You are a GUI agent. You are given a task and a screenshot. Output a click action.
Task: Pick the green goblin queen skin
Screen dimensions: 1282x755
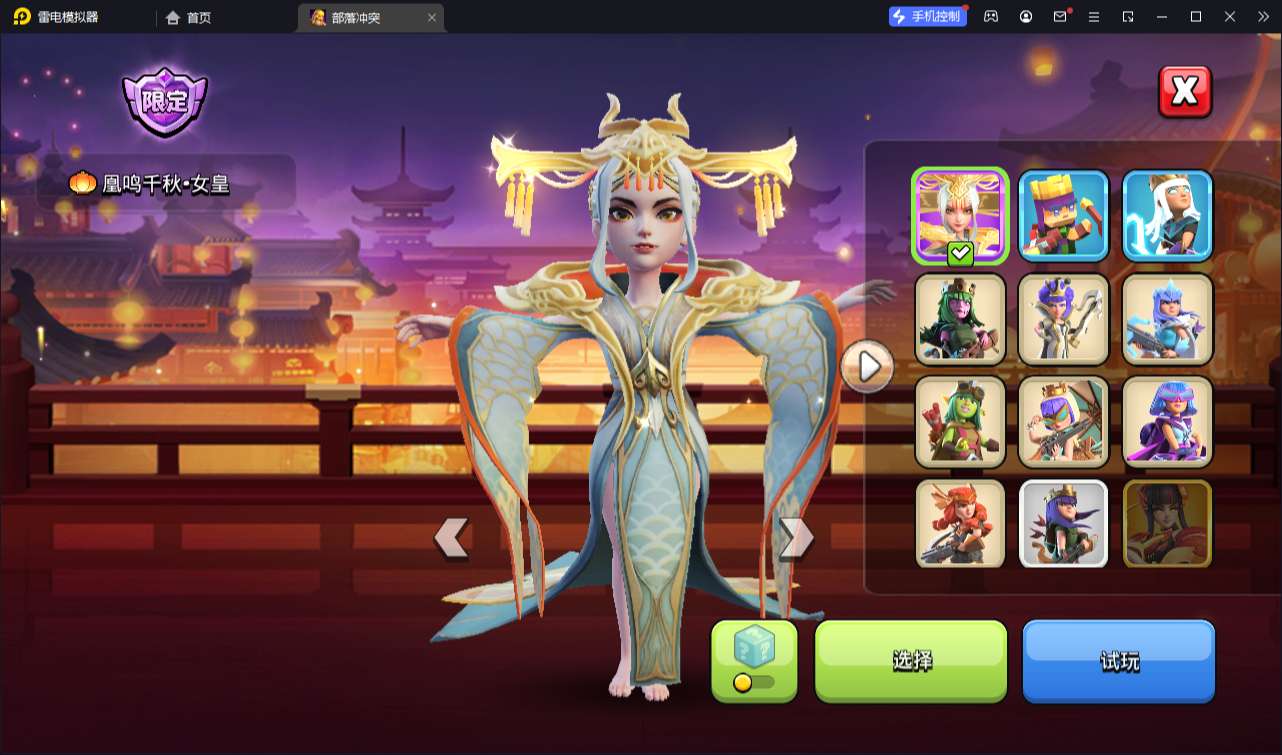(960, 422)
